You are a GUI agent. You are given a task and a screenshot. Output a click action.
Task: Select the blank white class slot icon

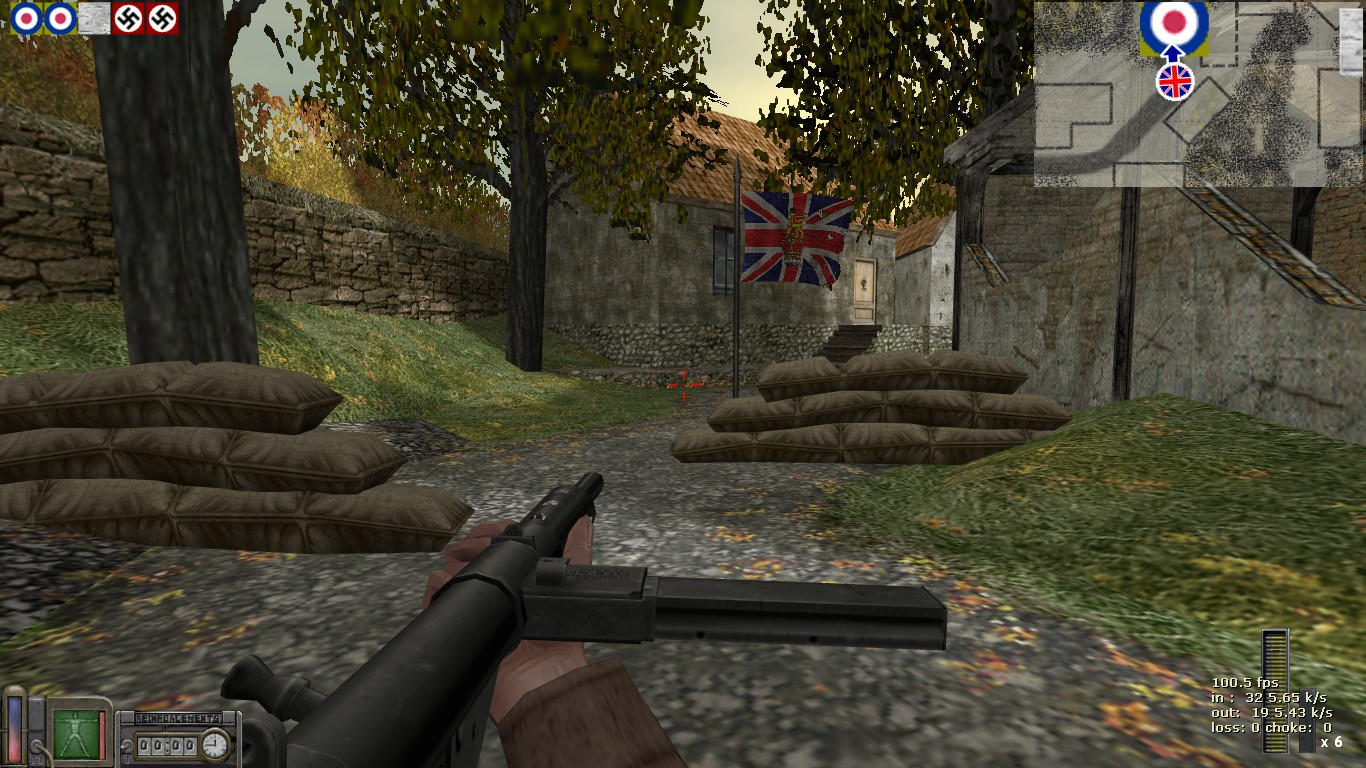coord(95,20)
